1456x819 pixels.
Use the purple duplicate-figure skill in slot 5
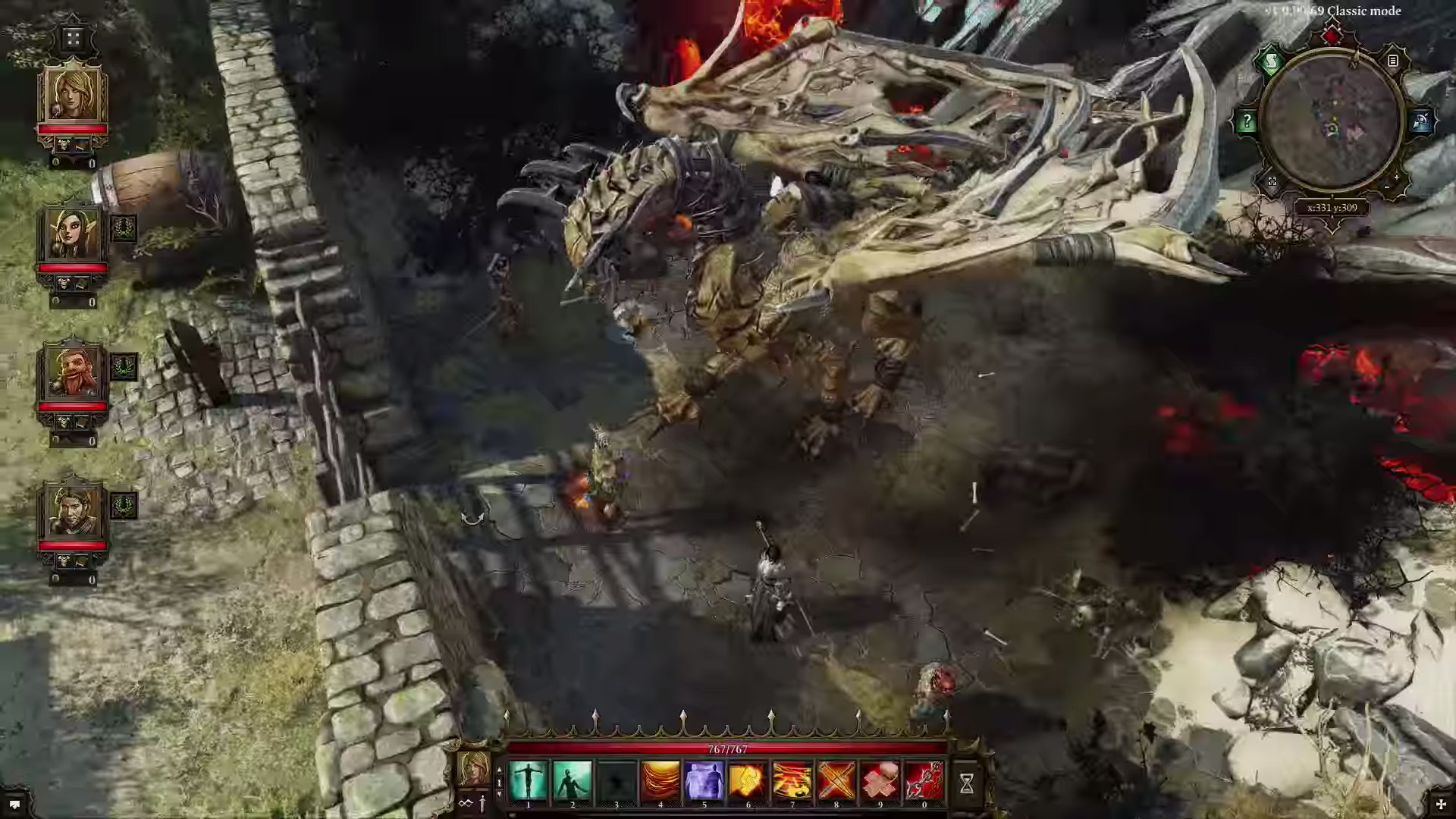pyautogui.click(x=704, y=780)
